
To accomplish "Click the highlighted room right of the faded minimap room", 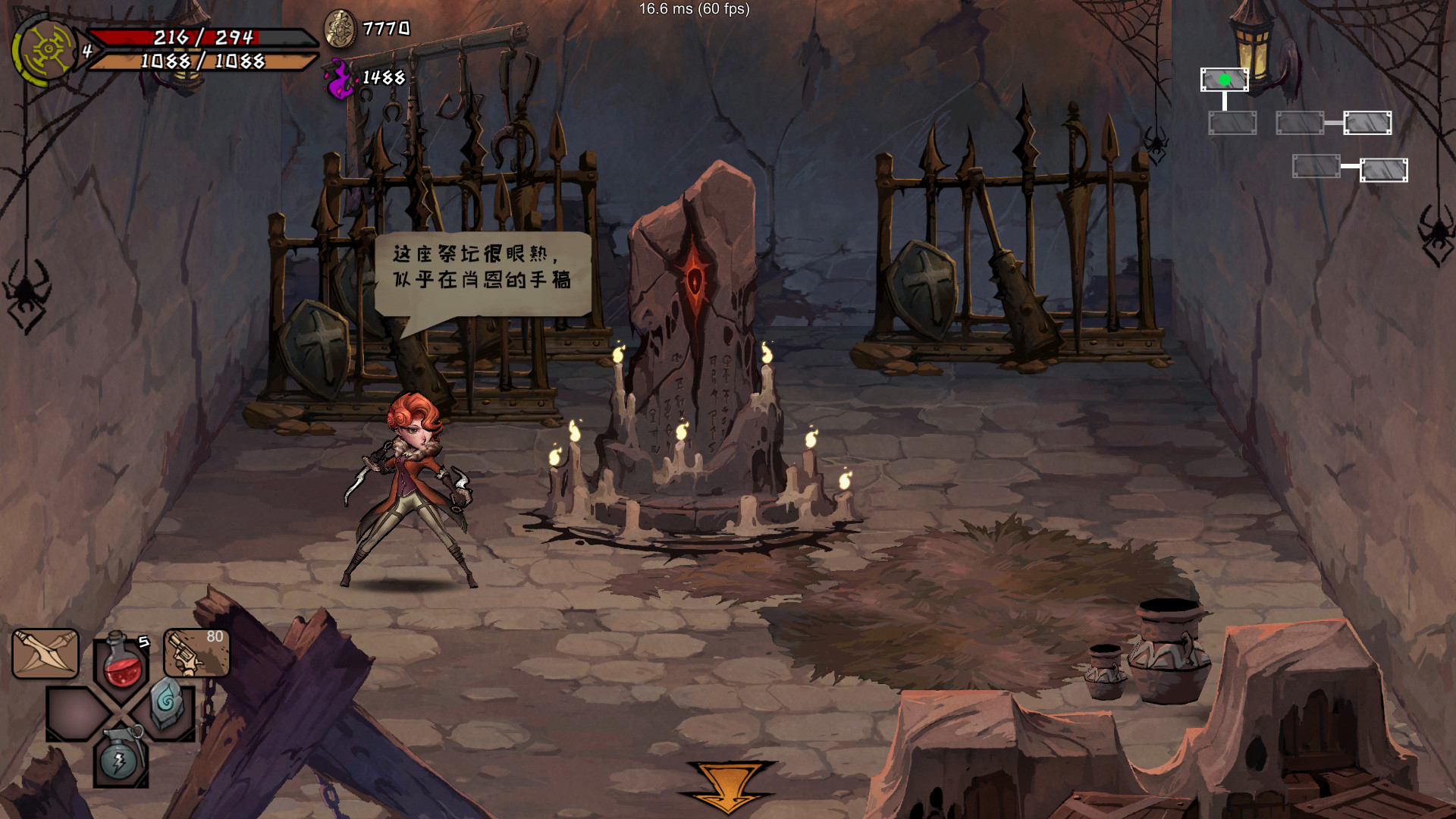I will pos(1367,123).
